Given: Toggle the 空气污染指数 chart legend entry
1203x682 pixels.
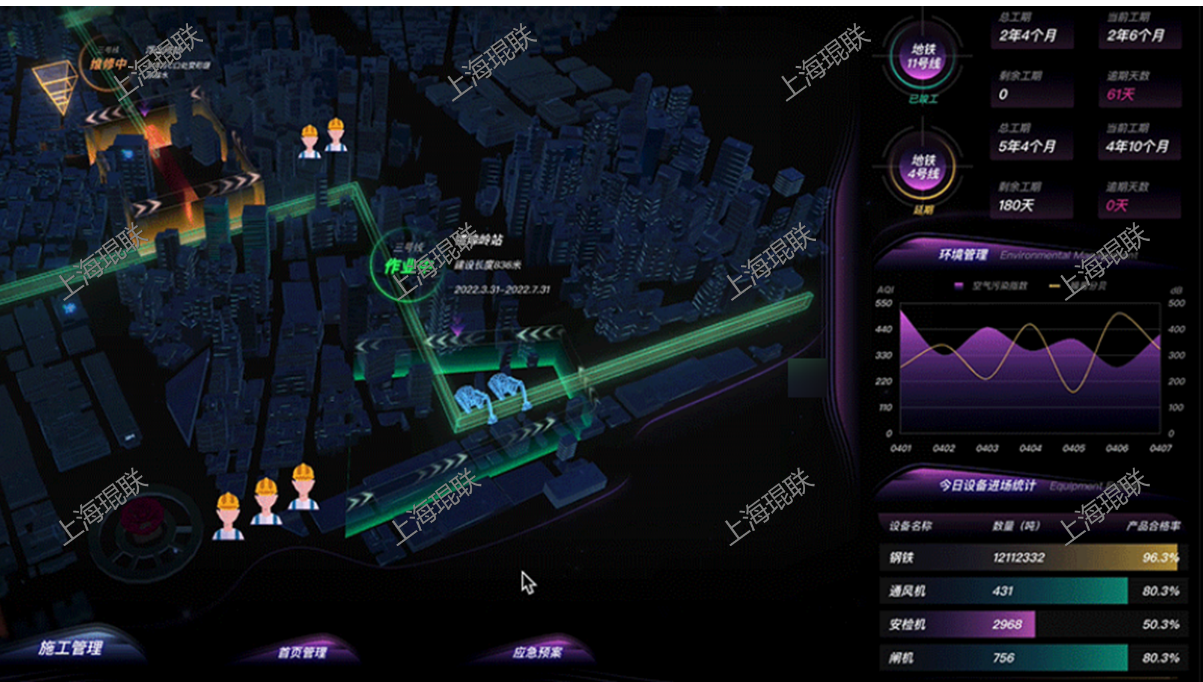Looking at the screenshot, I should tap(983, 286).
